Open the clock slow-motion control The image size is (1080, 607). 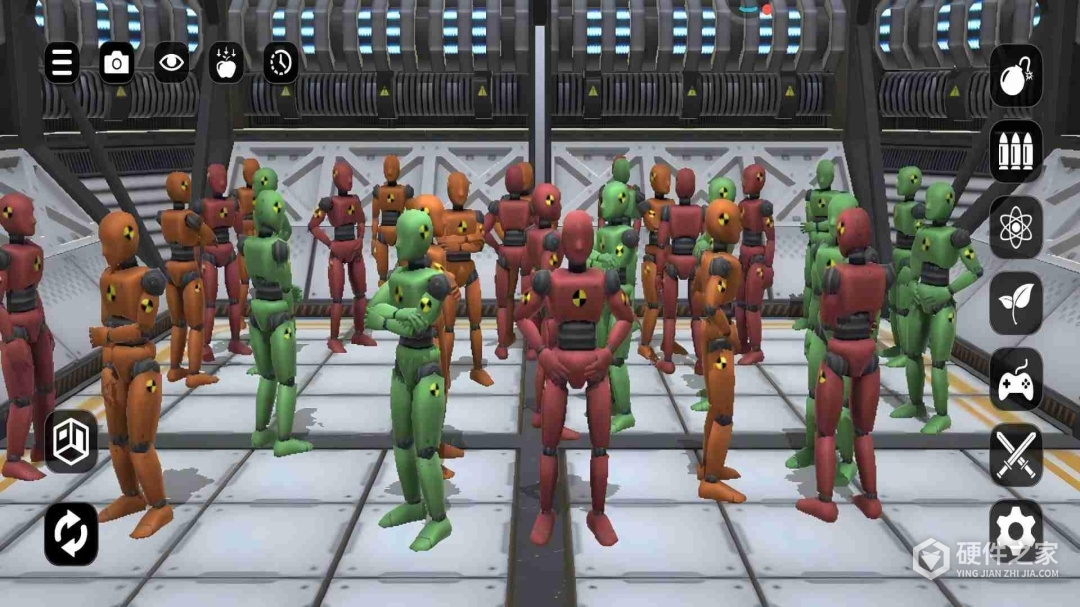tap(281, 63)
